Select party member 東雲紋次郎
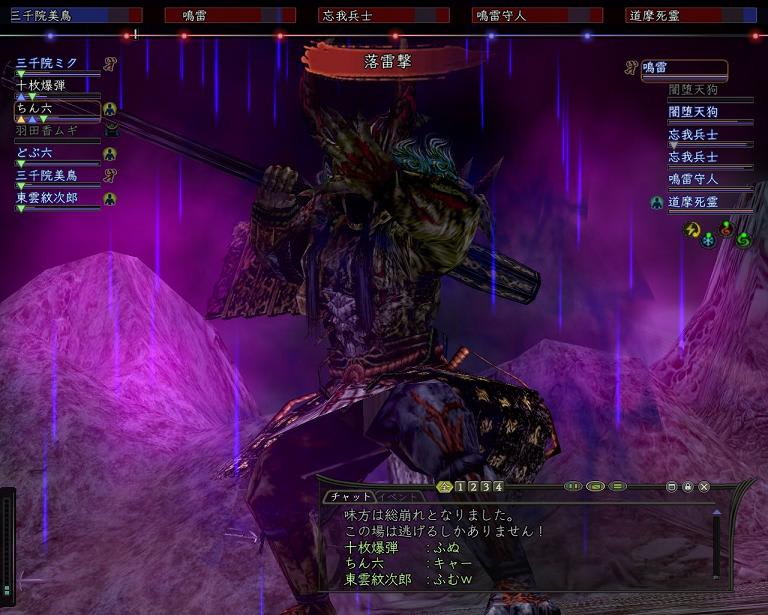This screenshot has height=615, width=768. pyautogui.click(x=52, y=198)
